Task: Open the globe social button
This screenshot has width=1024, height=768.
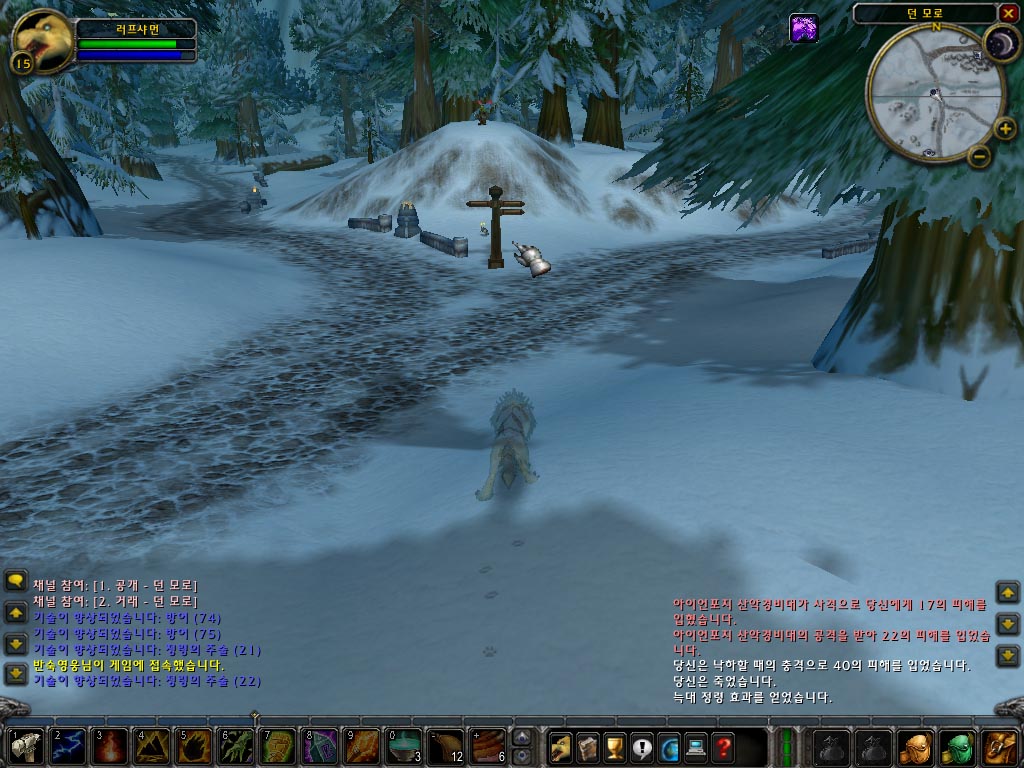Action: point(668,747)
